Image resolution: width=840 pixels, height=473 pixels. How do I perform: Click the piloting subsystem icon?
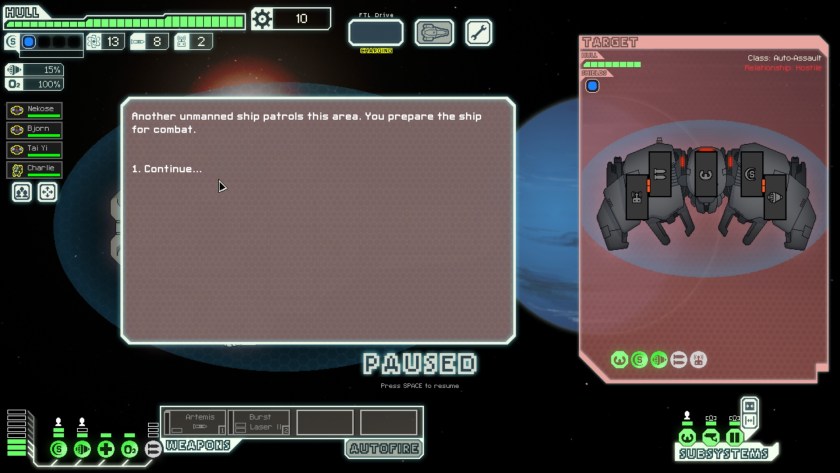pos(687,437)
